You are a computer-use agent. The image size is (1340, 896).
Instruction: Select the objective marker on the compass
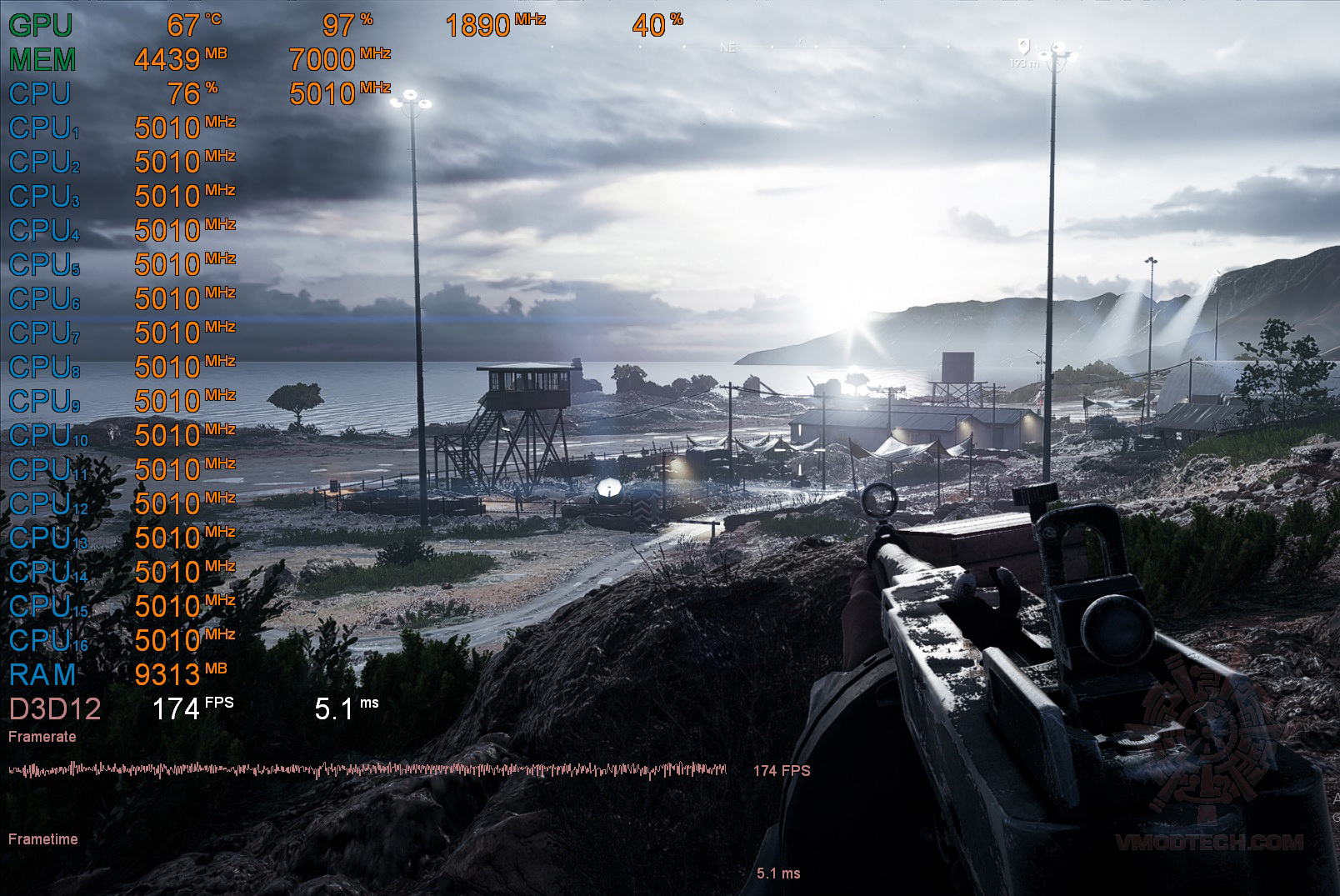point(1024,46)
